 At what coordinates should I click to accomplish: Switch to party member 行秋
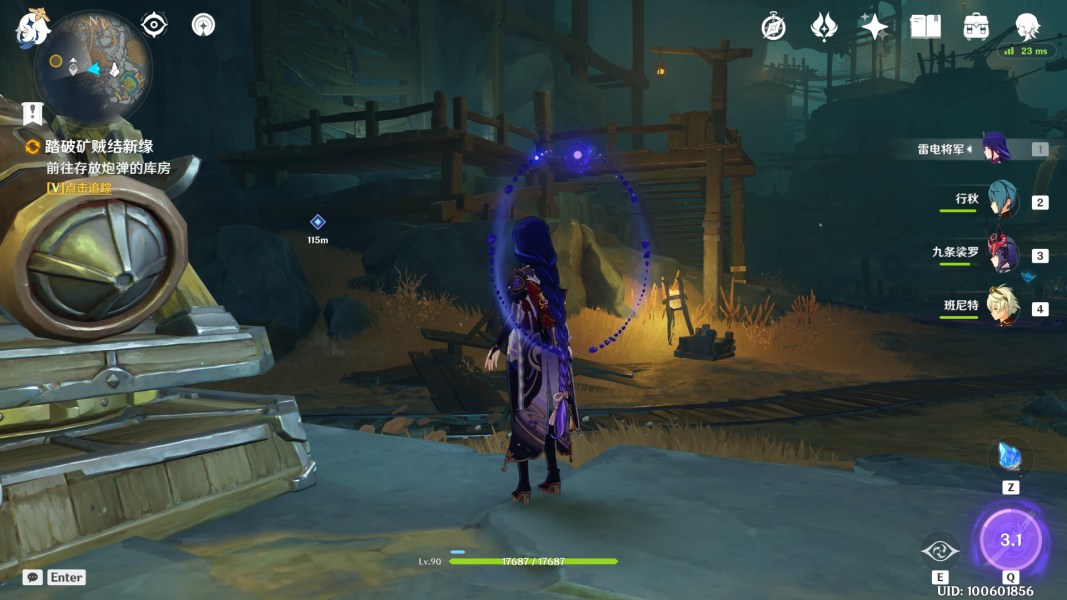pyautogui.click(x=1002, y=200)
